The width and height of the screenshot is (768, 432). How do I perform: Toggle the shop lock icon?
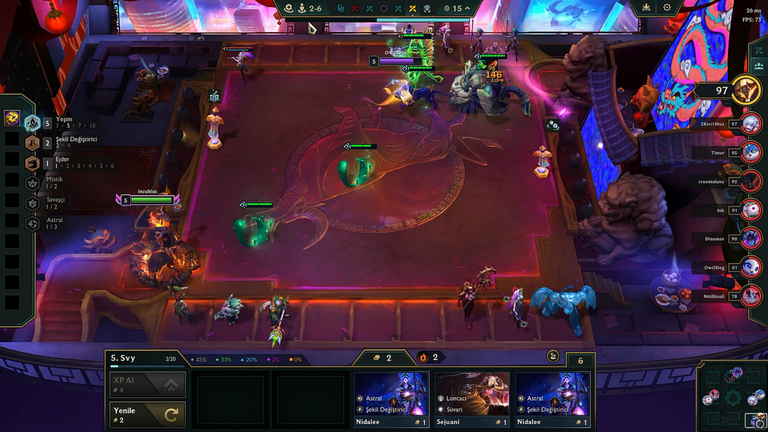553,356
